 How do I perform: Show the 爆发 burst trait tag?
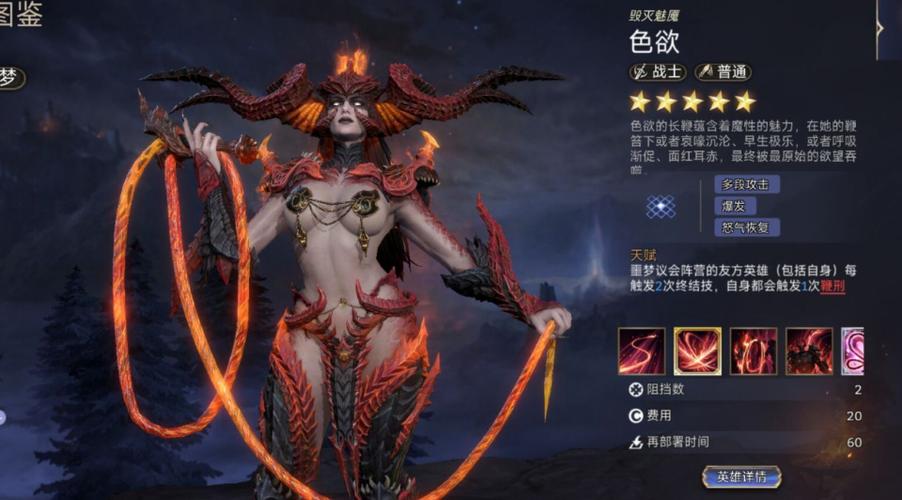click(x=733, y=206)
